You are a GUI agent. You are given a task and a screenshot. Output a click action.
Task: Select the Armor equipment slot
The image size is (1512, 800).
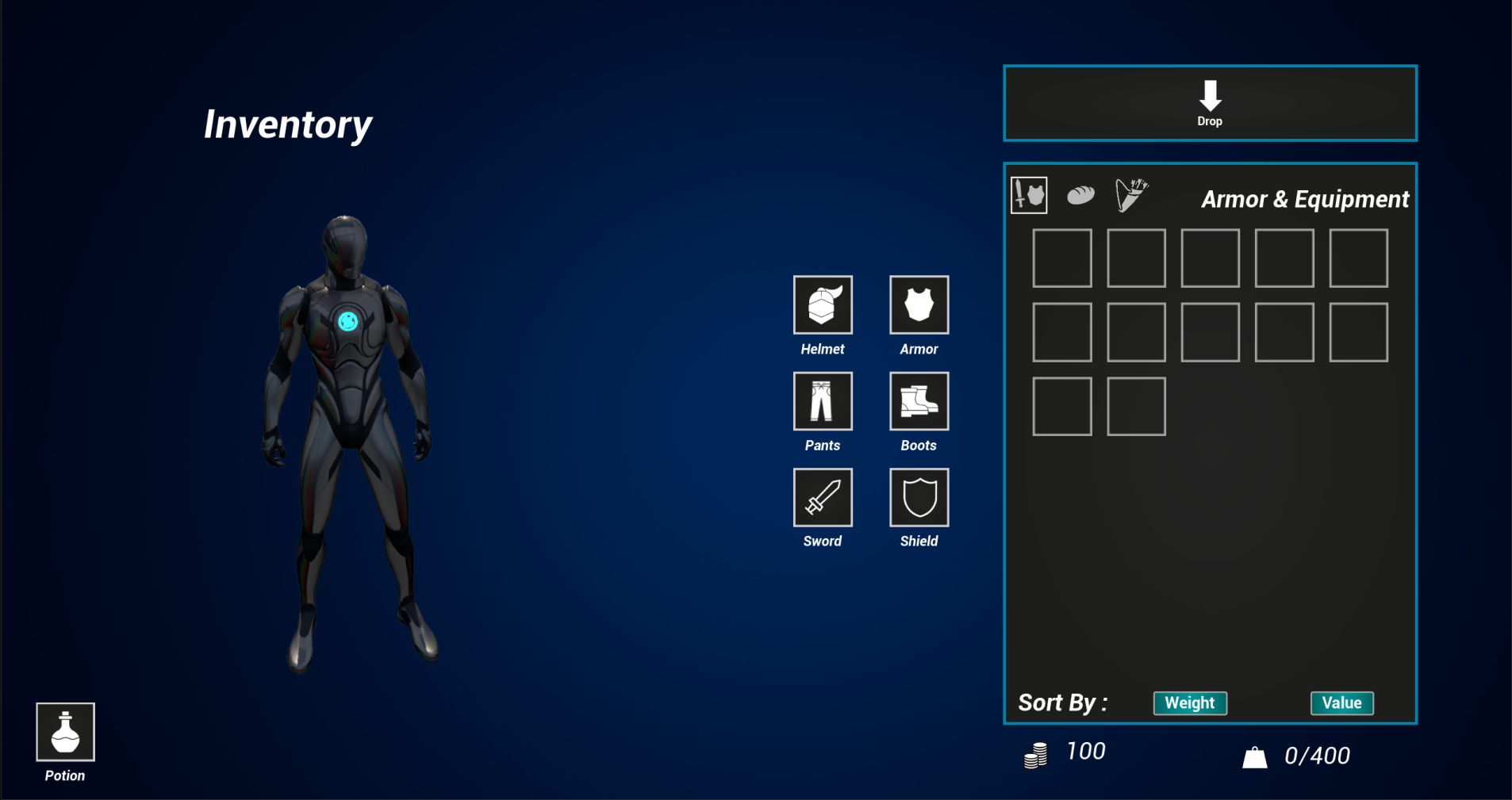click(919, 304)
